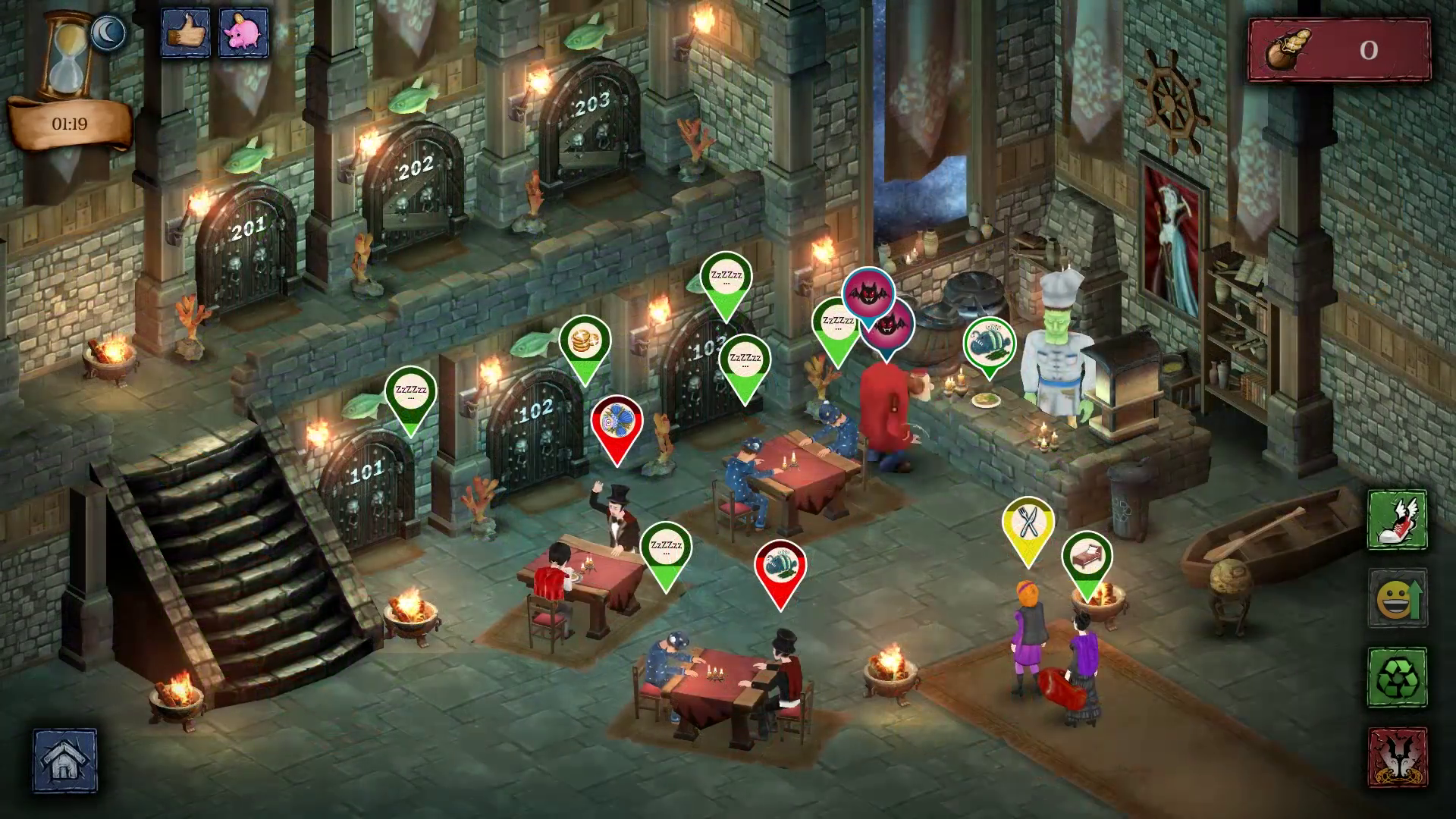
Task: Trigger the red wolf power-up
Action: point(1397,756)
